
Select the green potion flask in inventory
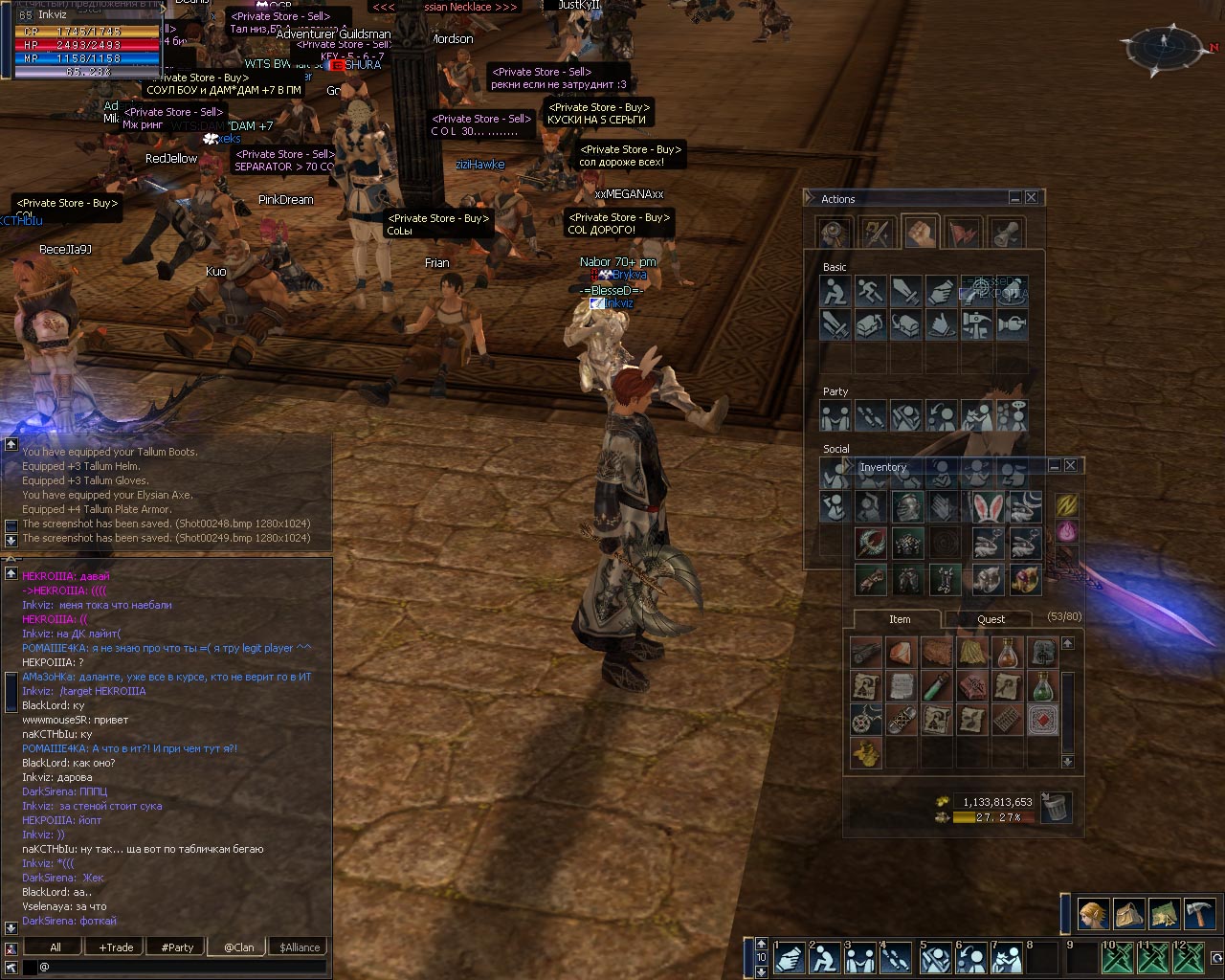click(x=1043, y=686)
